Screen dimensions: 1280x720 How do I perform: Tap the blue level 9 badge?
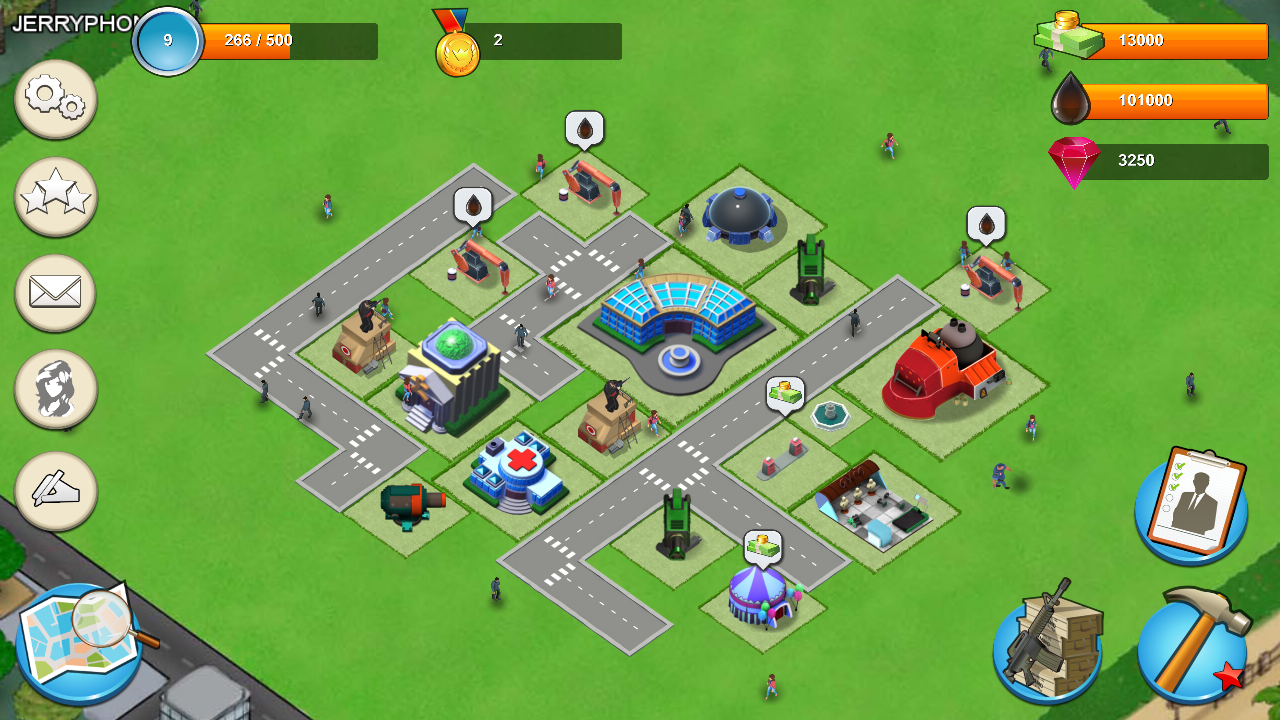tap(168, 42)
